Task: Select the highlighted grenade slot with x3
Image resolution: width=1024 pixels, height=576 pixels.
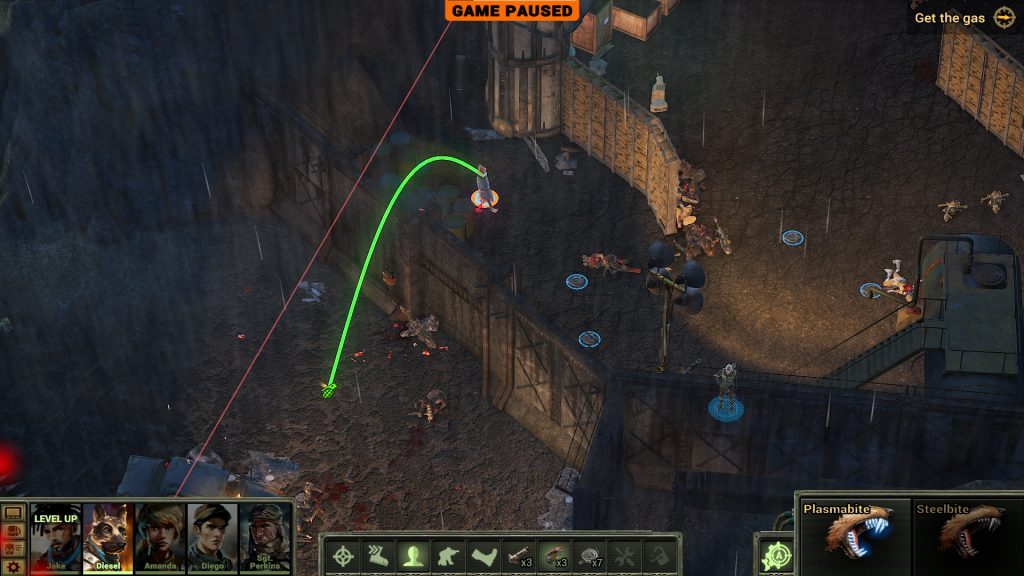Action: tap(553, 555)
